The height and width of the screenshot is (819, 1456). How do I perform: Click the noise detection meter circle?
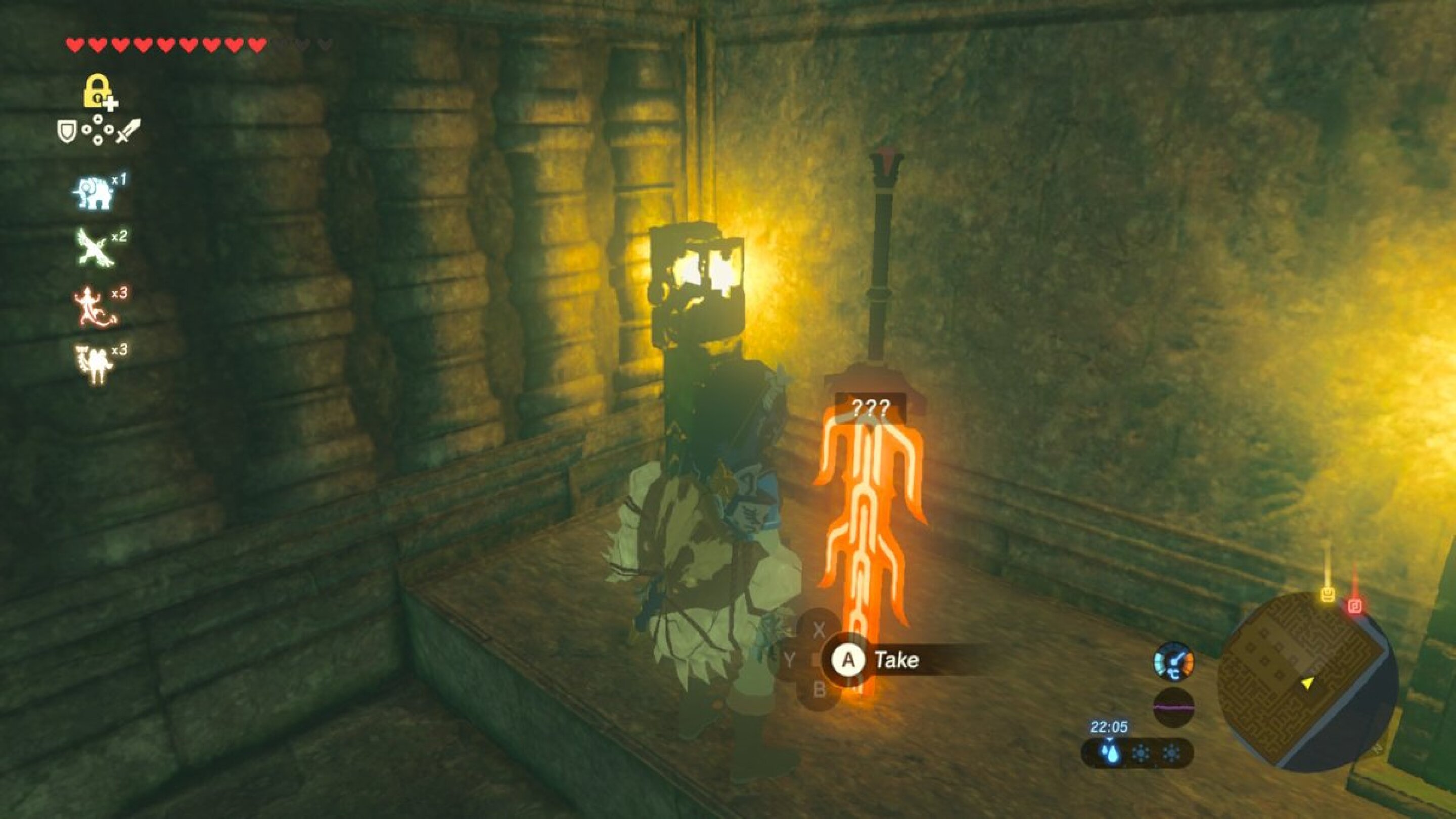click(x=1174, y=707)
